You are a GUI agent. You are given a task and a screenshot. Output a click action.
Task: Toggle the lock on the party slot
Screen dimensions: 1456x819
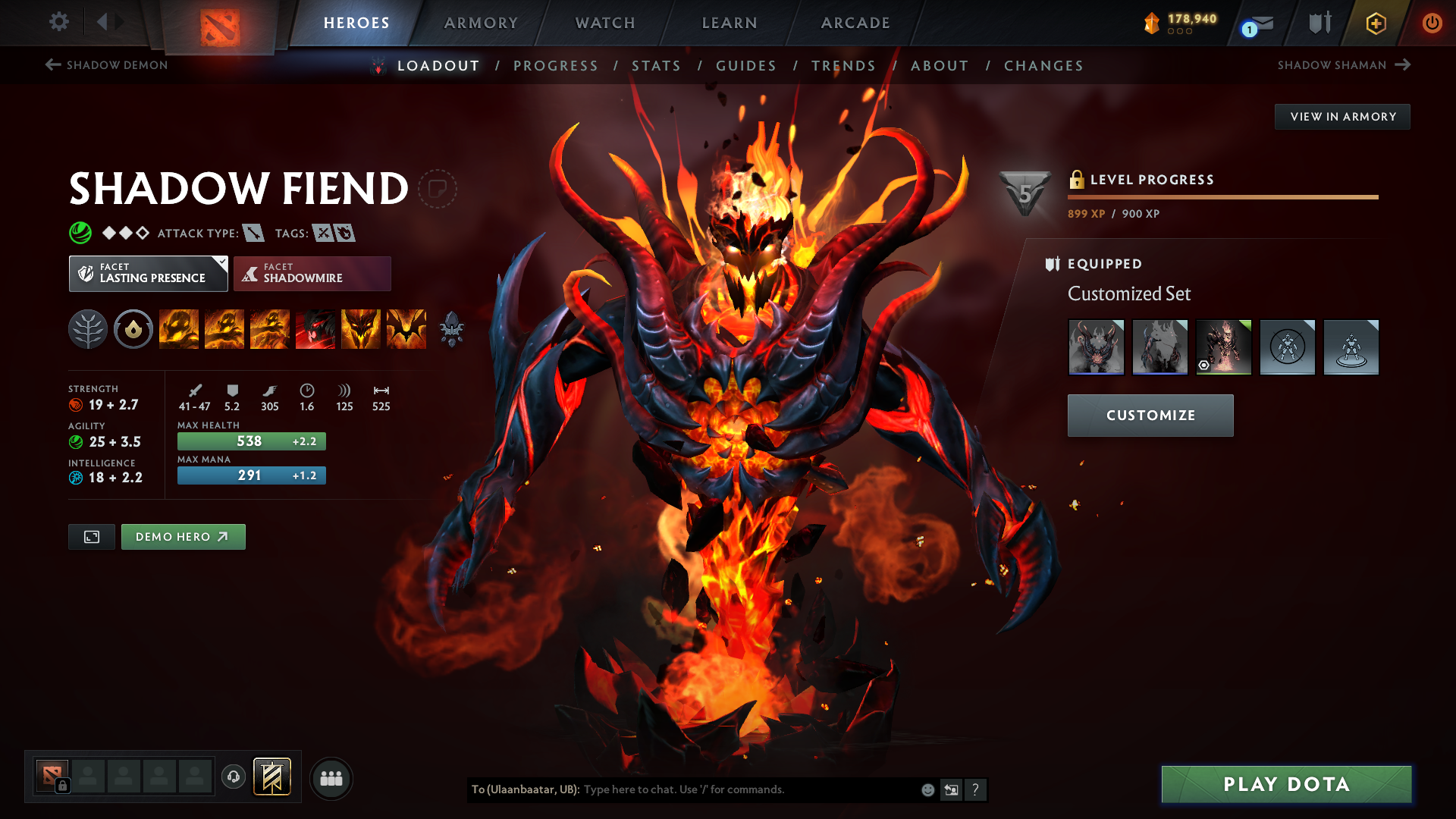[x=61, y=786]
